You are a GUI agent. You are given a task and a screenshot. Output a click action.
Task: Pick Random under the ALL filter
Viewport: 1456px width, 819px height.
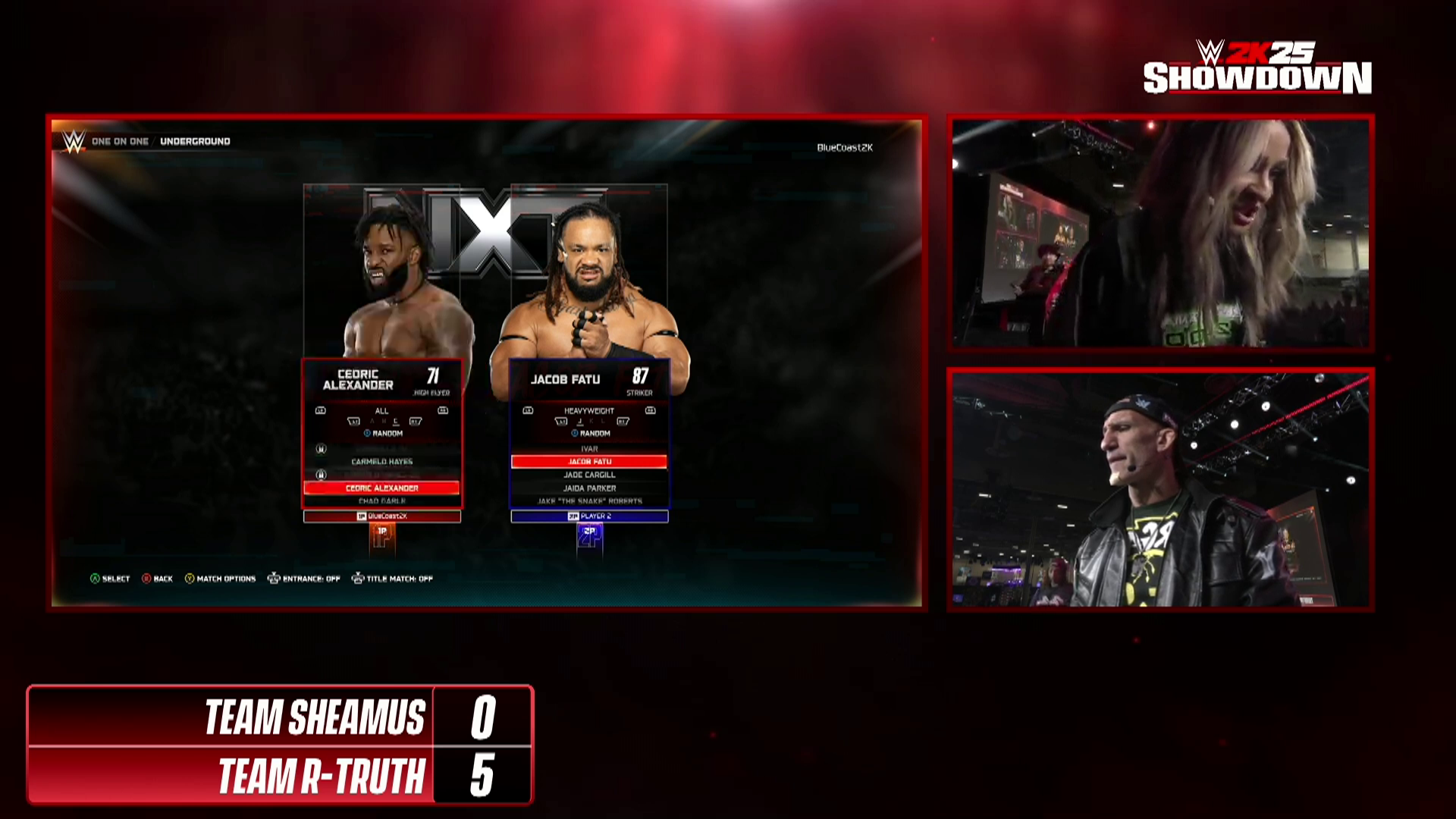(384, 434)
